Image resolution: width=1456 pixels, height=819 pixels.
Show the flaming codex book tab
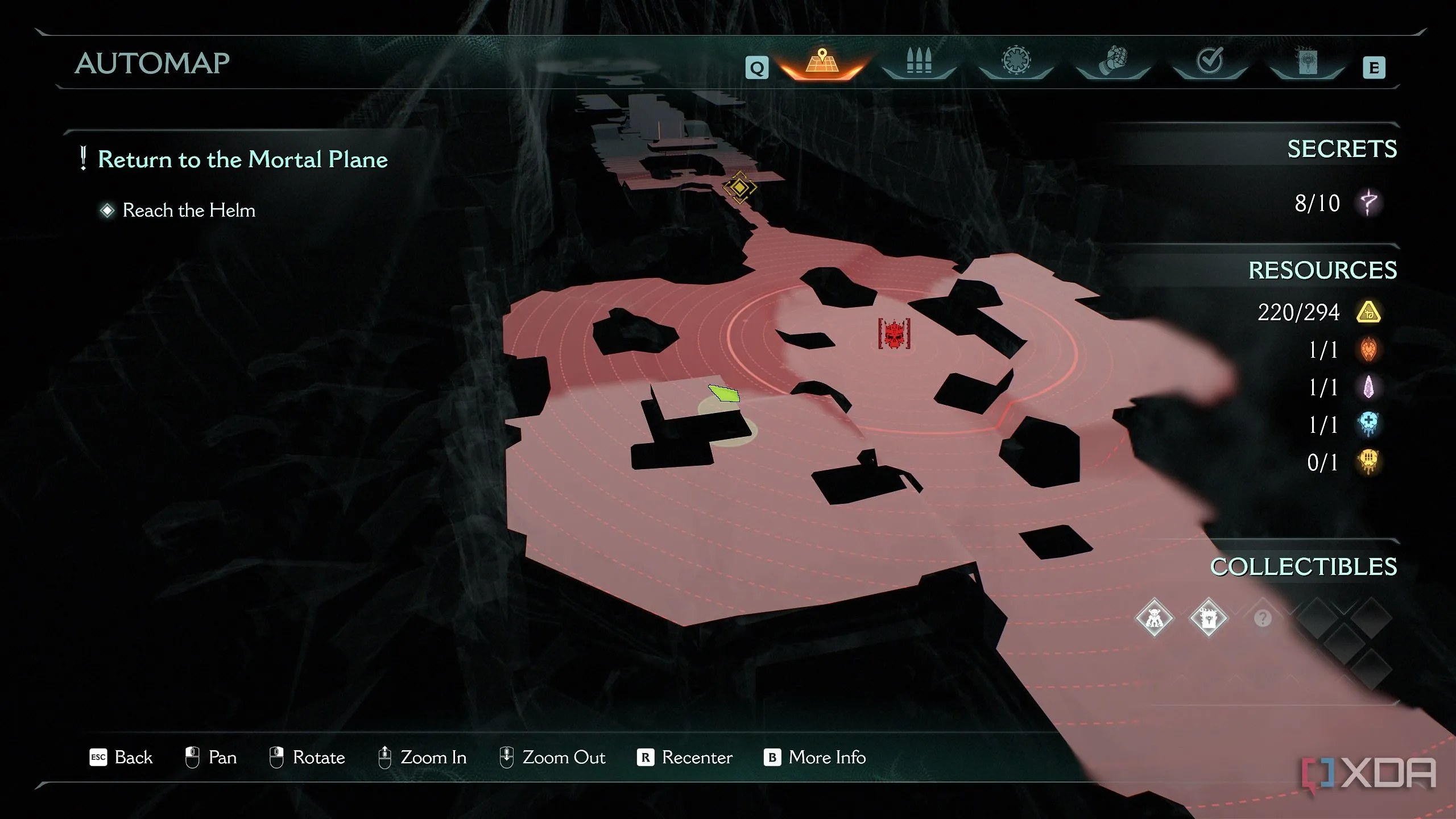pos(1307,61)
